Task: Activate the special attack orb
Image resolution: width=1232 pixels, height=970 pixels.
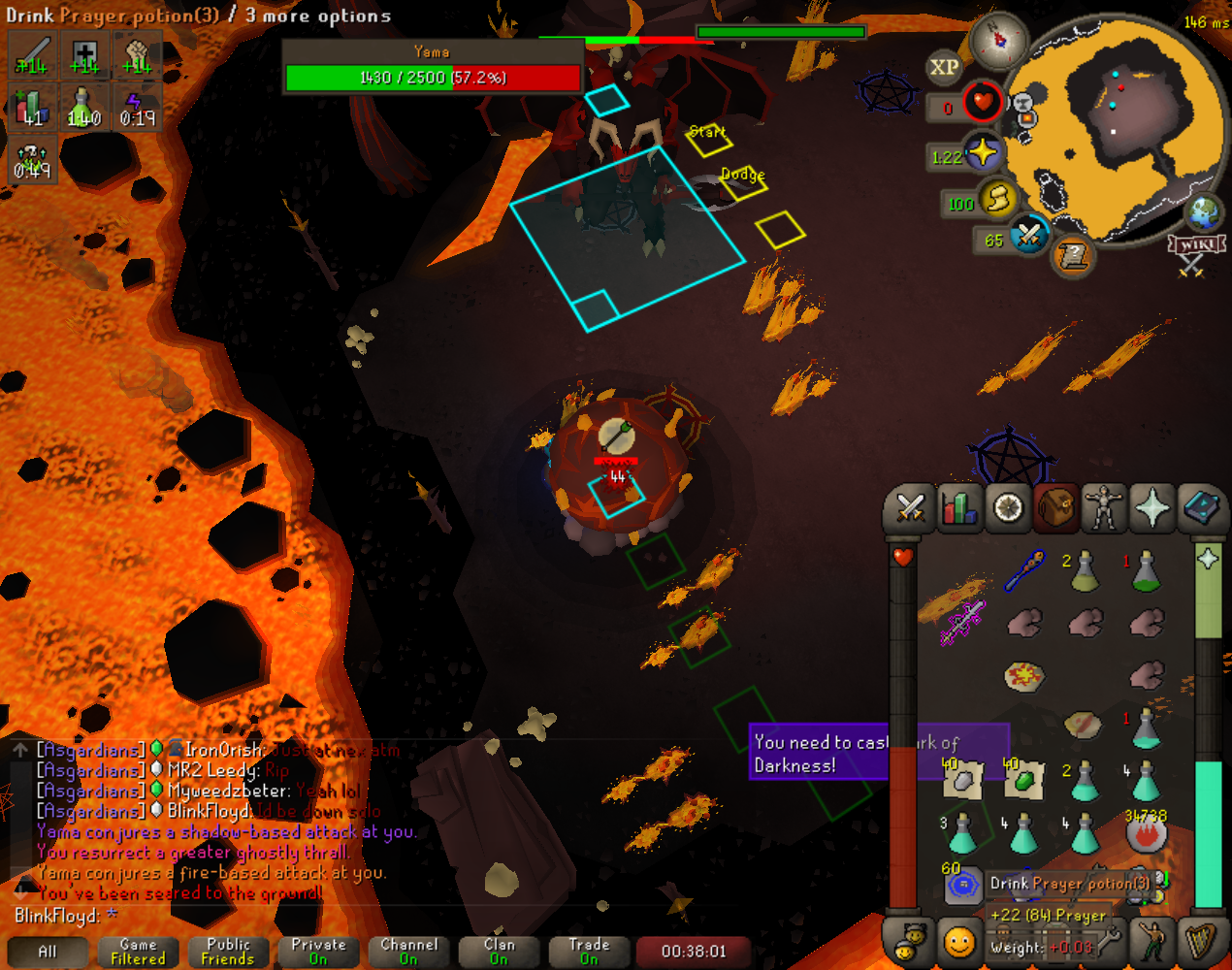Action: tap(1028, 236)
